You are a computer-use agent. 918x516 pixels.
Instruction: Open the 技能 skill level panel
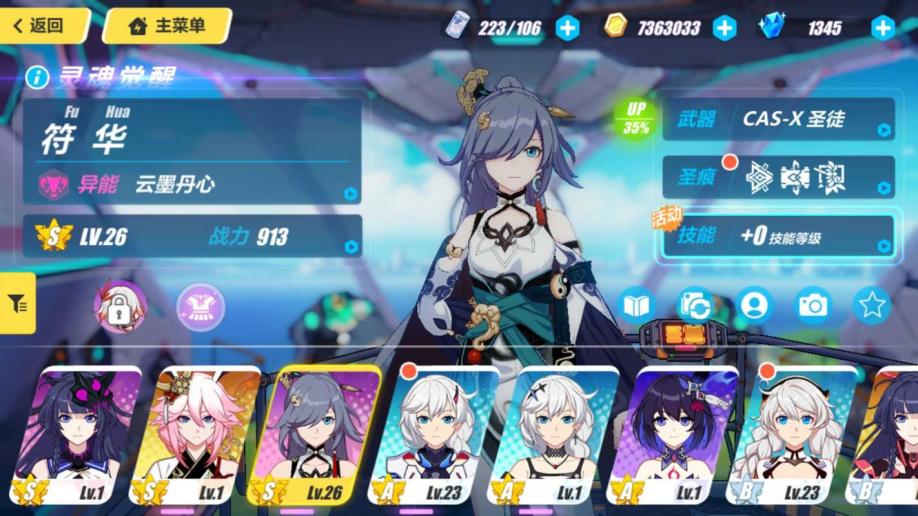[778, 236]
